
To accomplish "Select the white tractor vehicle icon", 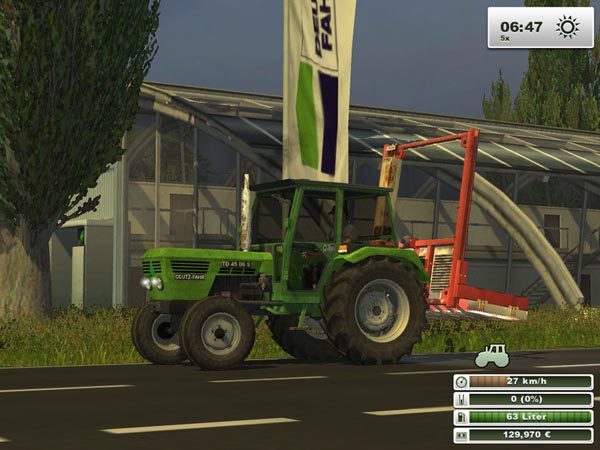I will (491, 356).
